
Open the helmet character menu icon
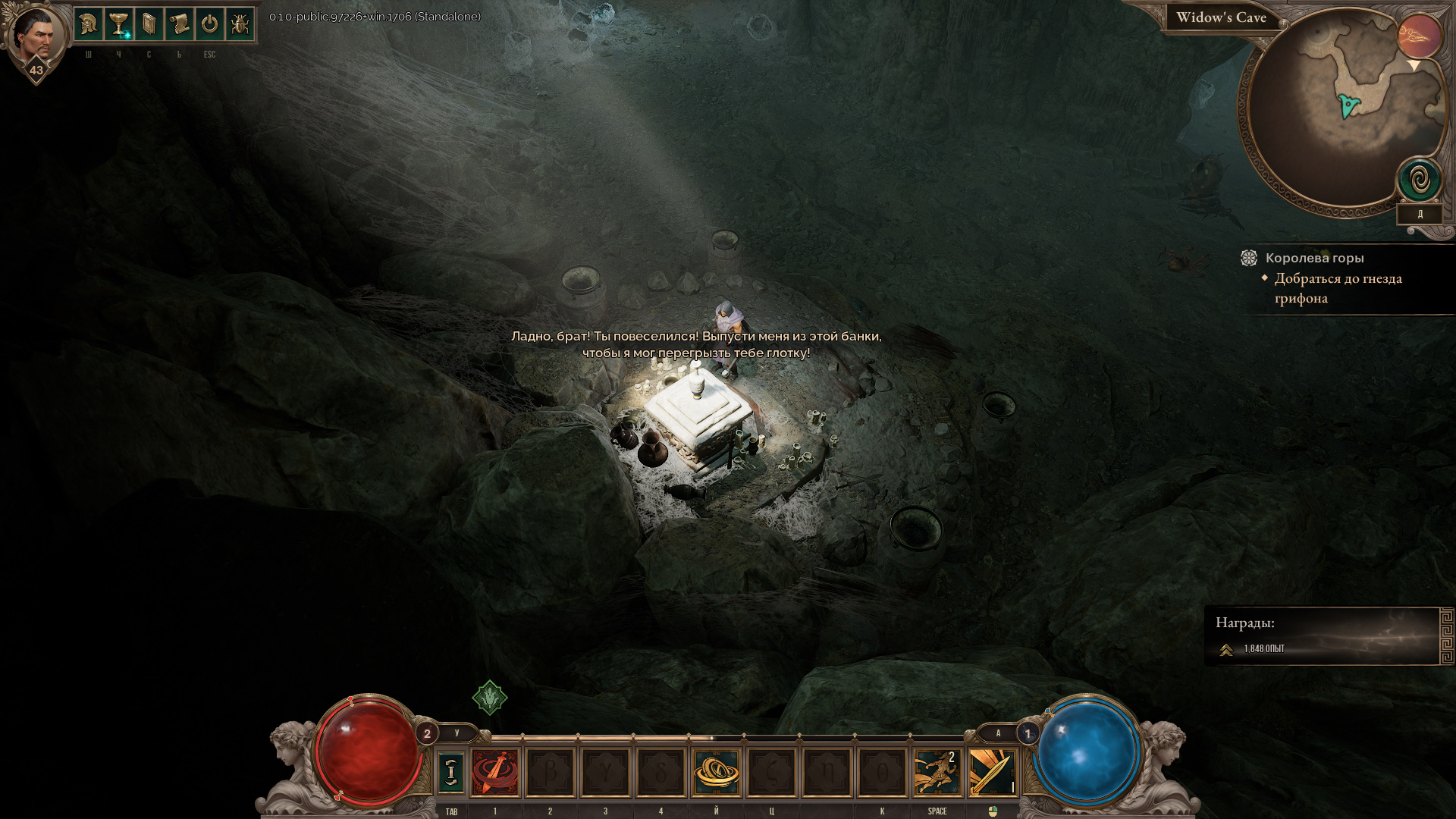coord(89,25)
